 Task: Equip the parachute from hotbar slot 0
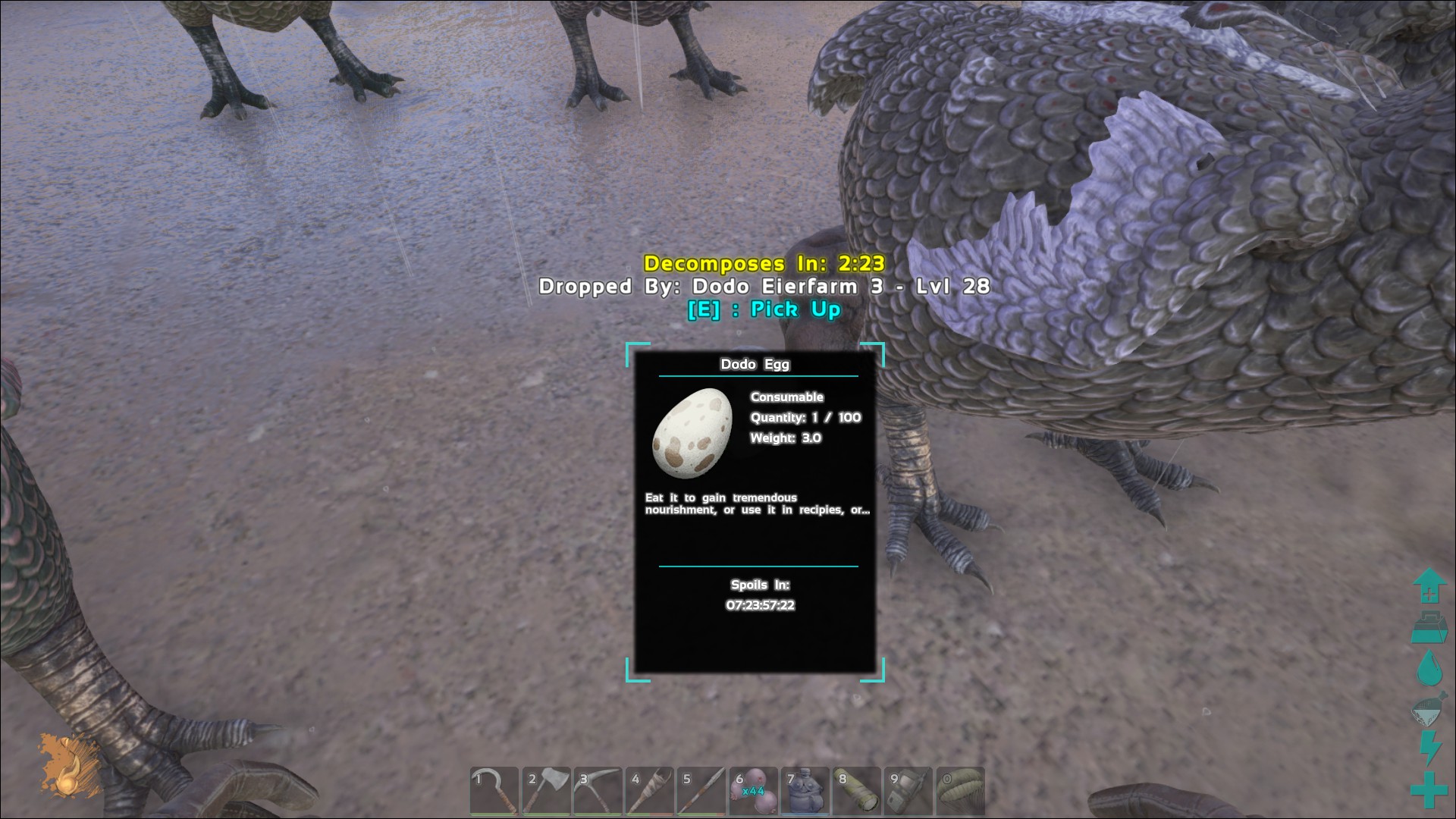[x=960, y=792]
